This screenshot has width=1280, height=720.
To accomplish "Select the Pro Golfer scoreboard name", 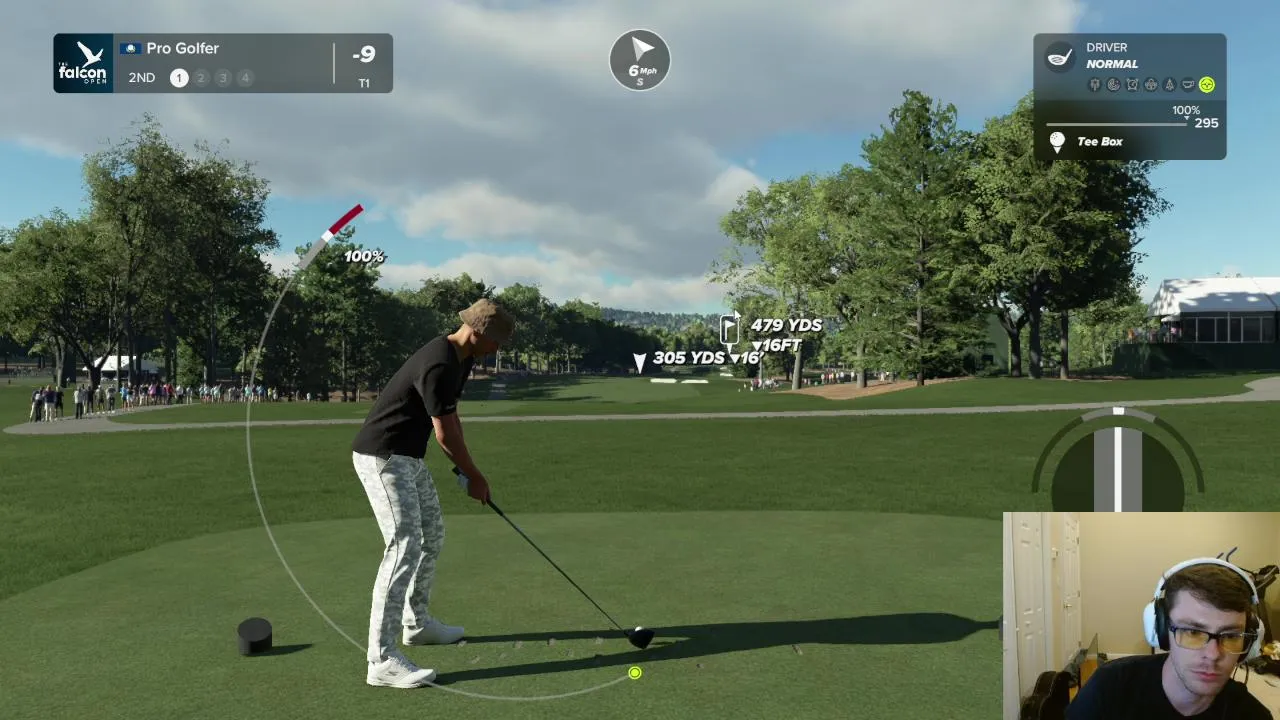I will (182, 48).
